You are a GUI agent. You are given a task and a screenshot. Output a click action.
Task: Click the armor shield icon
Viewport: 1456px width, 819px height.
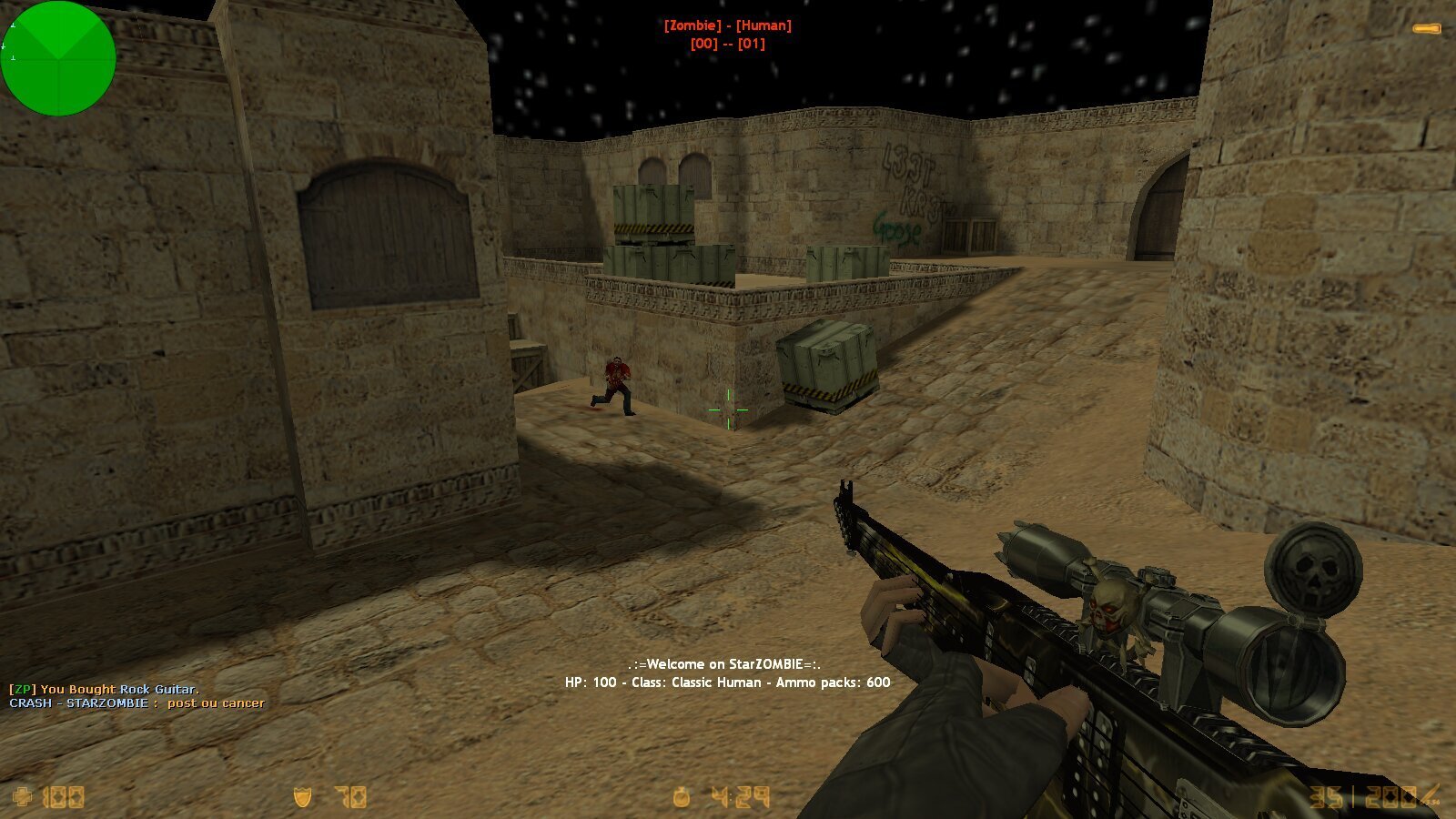pyautogui.click(x=303, y=798)
